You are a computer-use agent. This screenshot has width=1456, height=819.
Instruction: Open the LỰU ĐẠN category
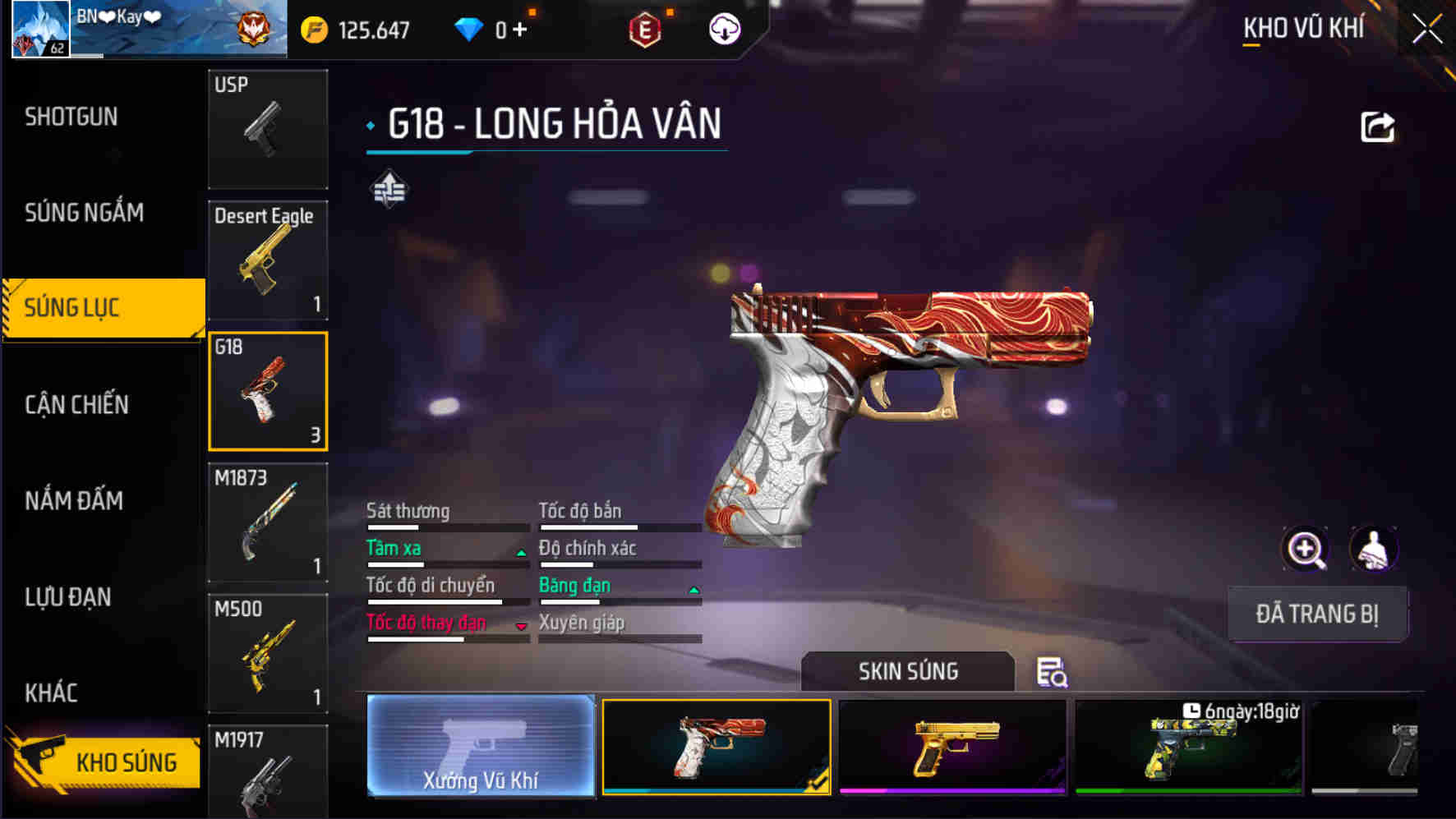(x=68, y=597)
